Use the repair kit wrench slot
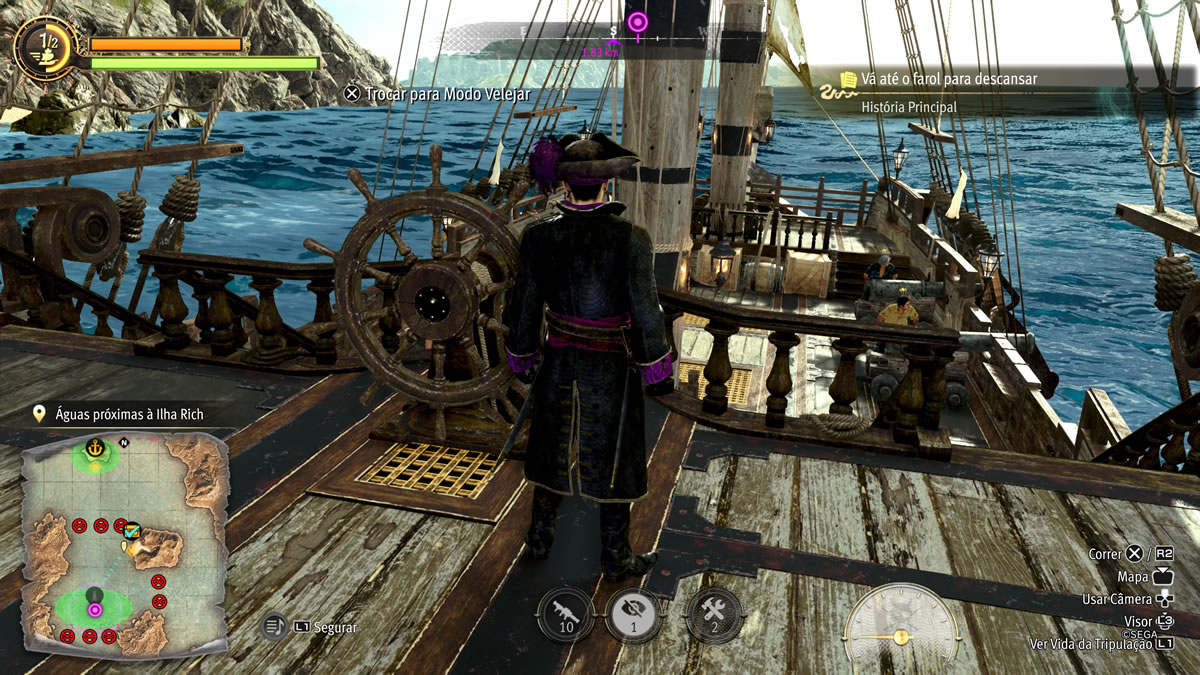The width and height of the screenshot is (1200, 675). pos(714,614)
